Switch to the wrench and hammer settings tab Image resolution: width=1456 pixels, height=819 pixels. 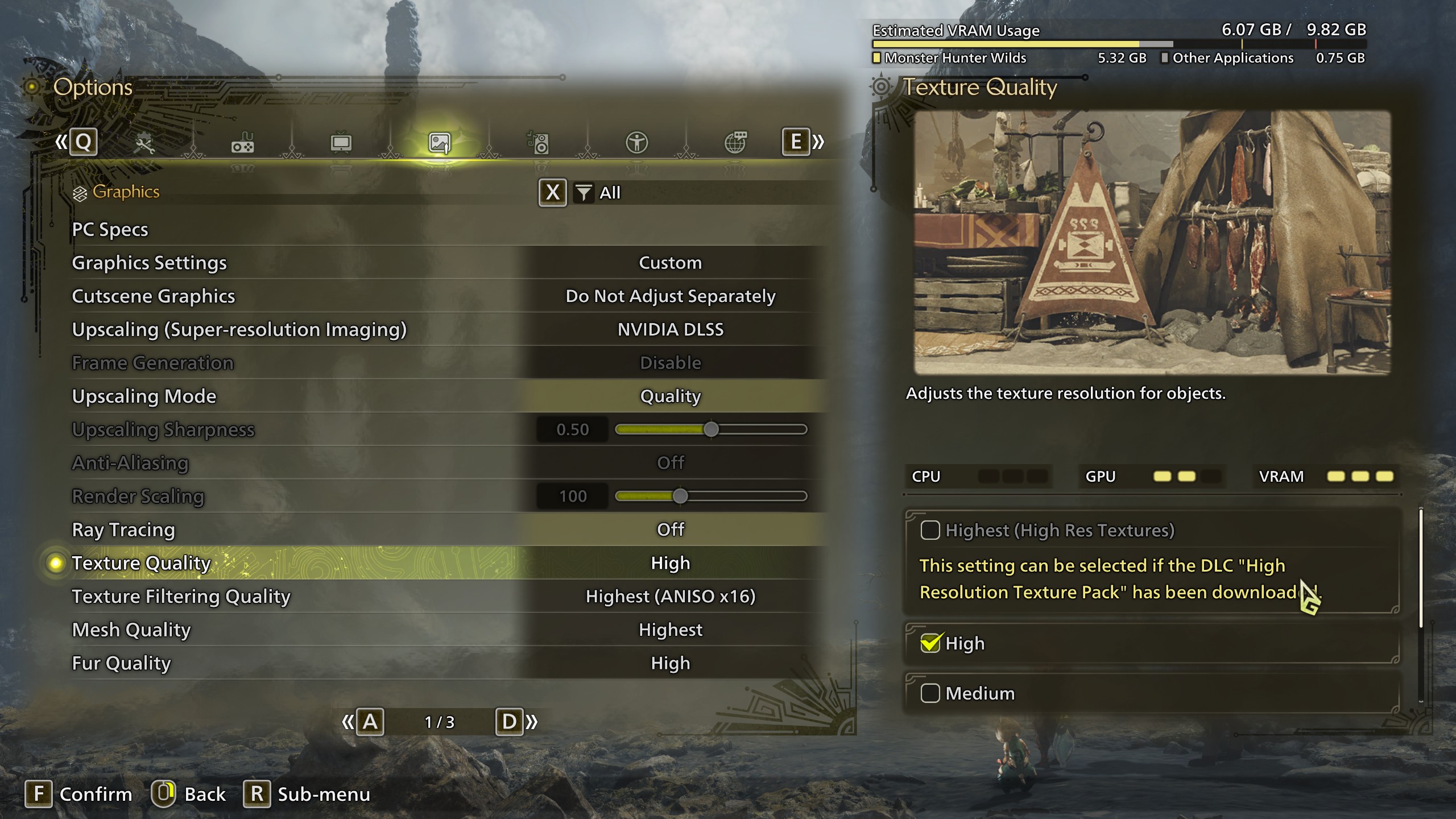tap(144, 143)
